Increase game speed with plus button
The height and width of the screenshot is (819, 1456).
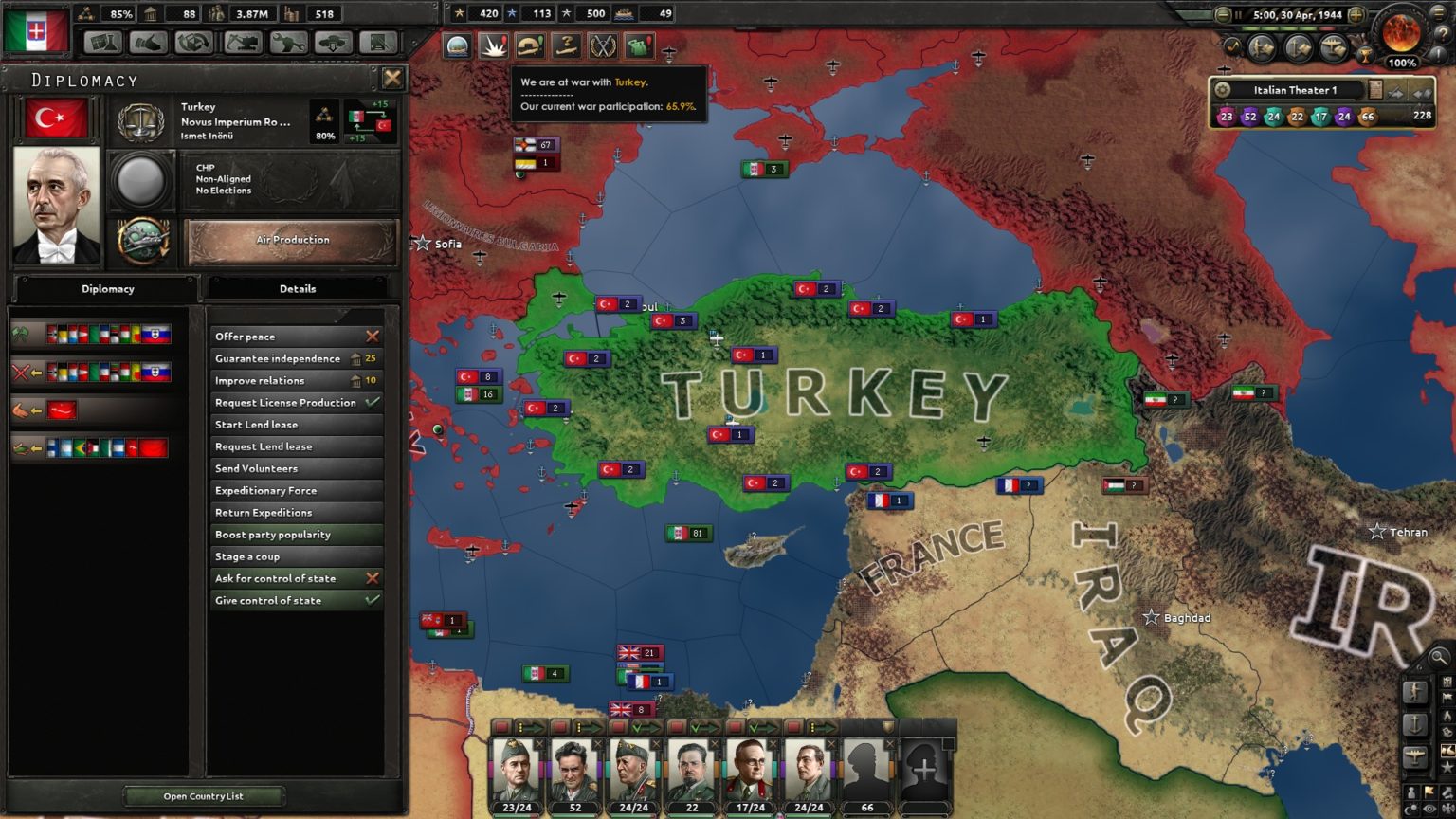coord(1356,15)
